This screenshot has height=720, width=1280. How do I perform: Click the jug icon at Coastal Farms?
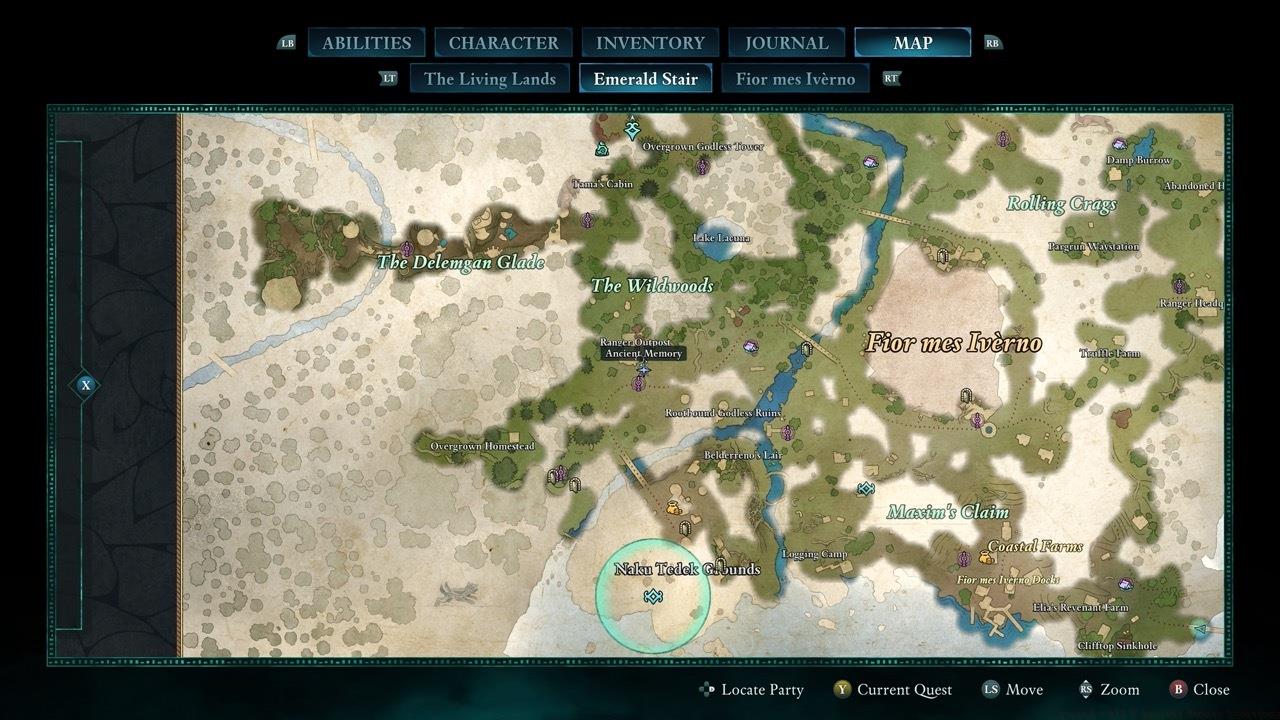pyautogui.click(x=985, y=558)
